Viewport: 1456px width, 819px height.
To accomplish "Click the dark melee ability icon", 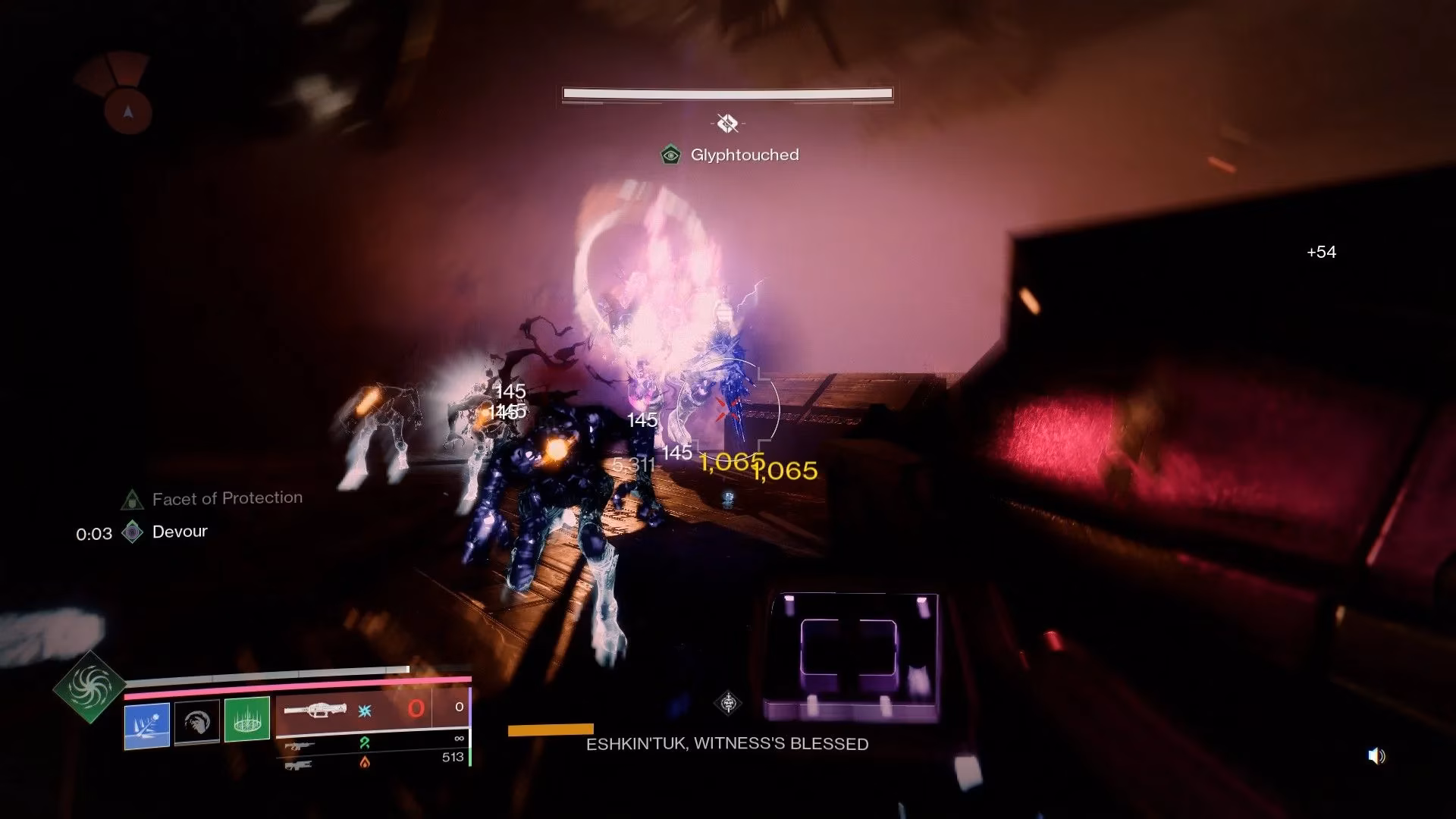I will [x=199, y=722].
